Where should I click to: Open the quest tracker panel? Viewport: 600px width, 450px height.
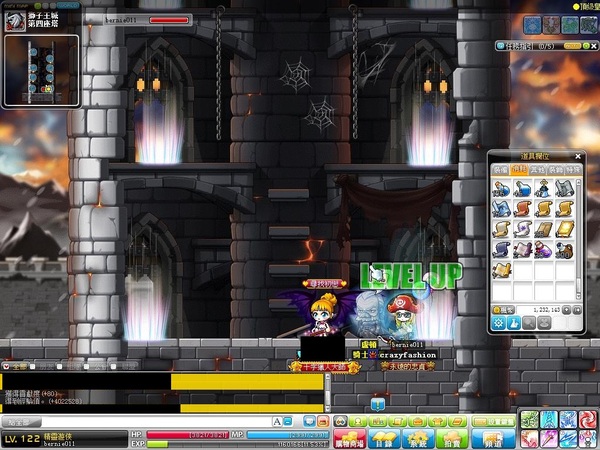point(540,46)
